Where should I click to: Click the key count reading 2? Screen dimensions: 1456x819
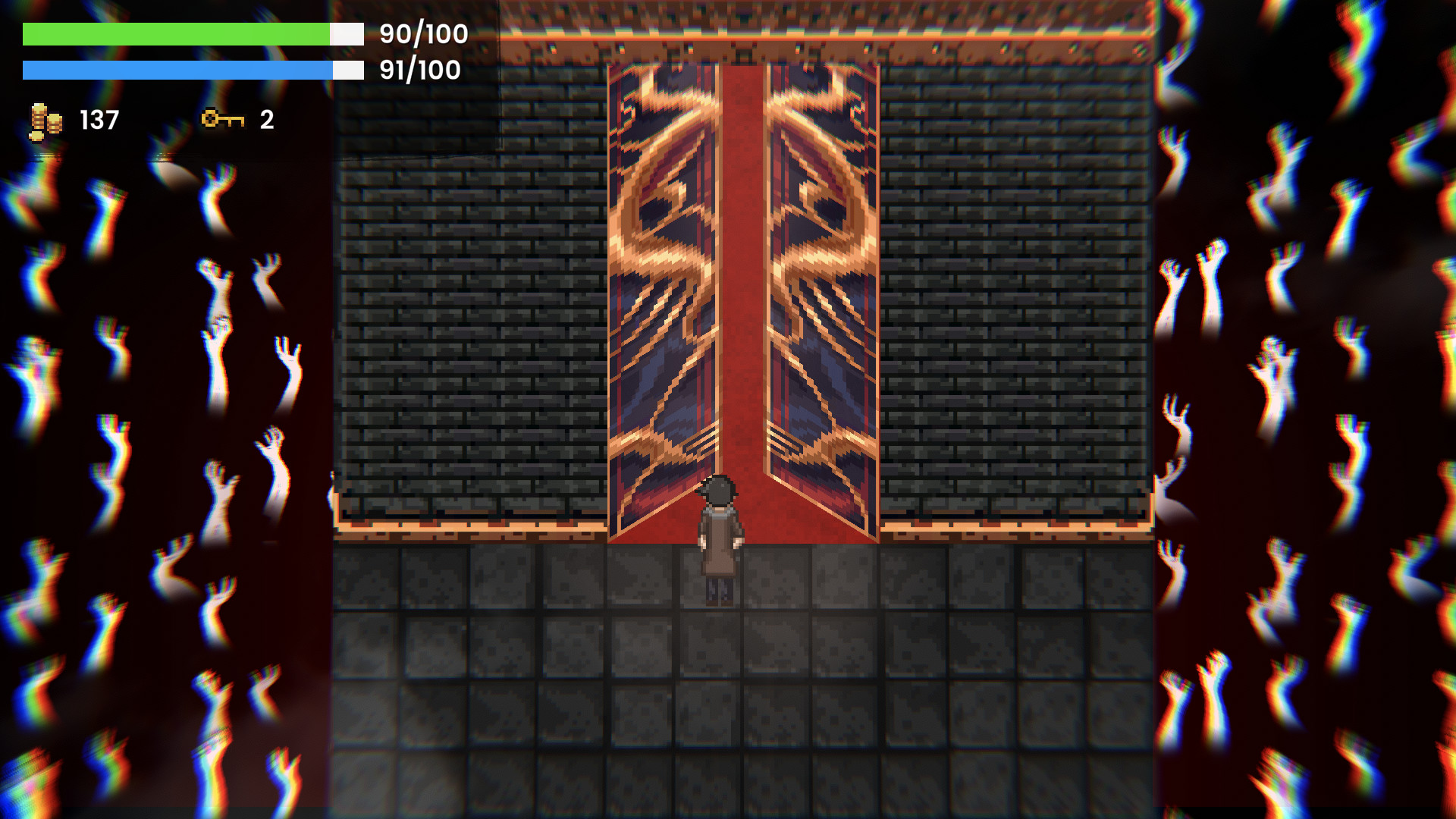(267, 118)
